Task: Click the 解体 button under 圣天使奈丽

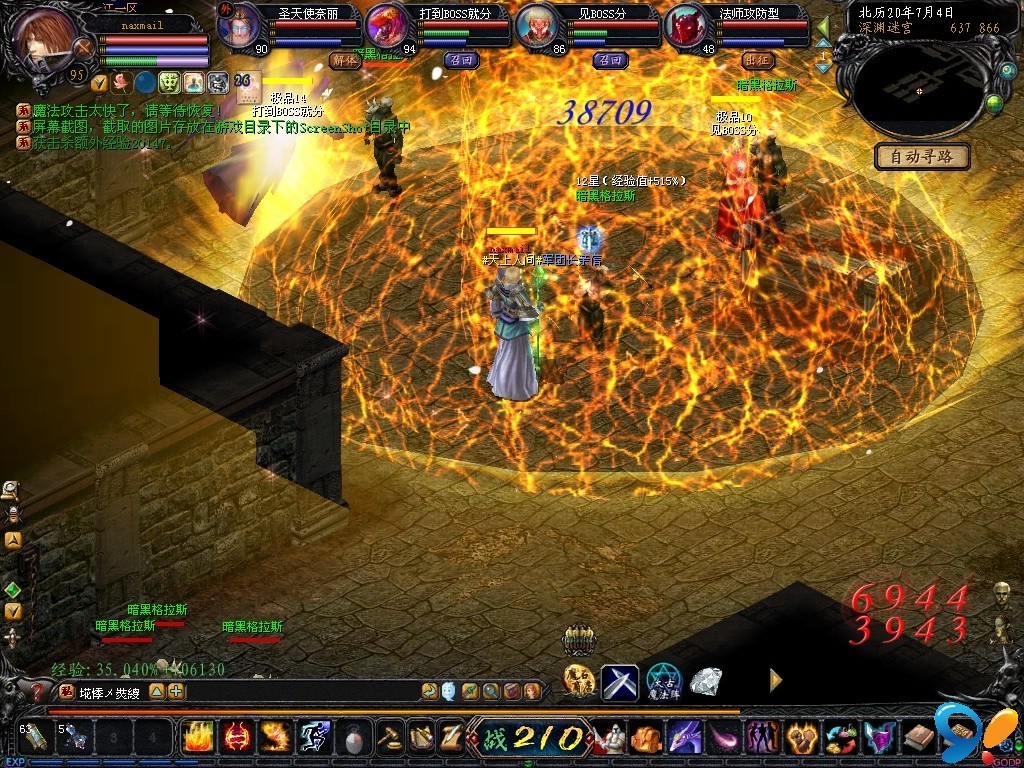Action: coord(343,60)
